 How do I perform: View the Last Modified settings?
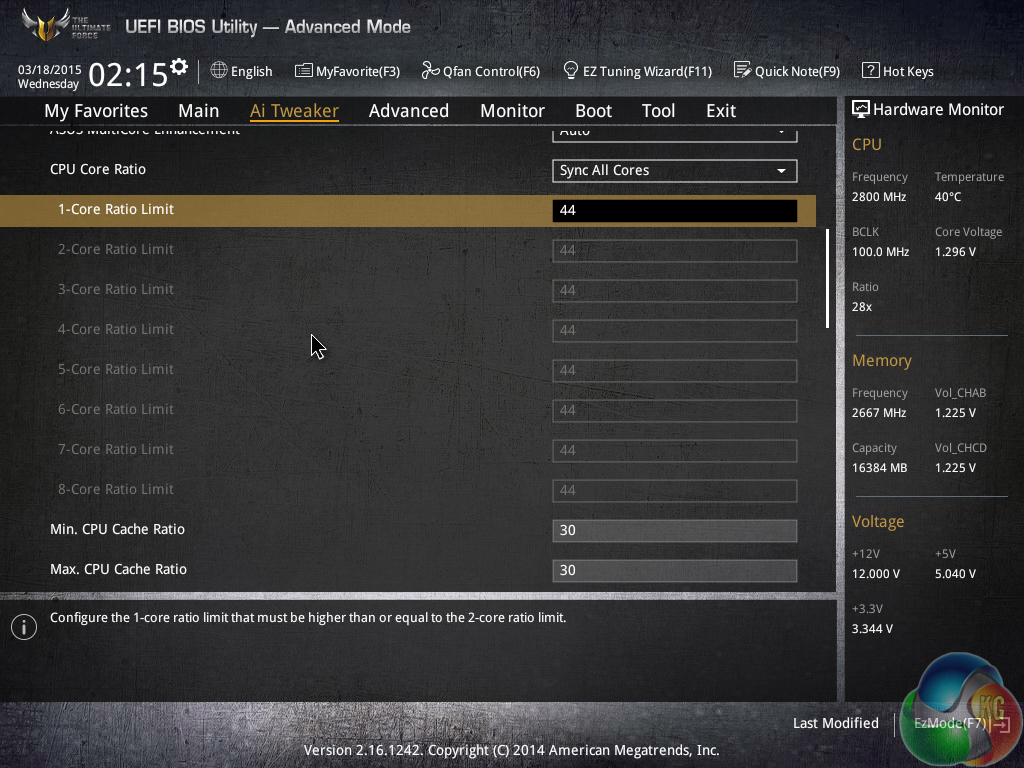pos(835,723)
